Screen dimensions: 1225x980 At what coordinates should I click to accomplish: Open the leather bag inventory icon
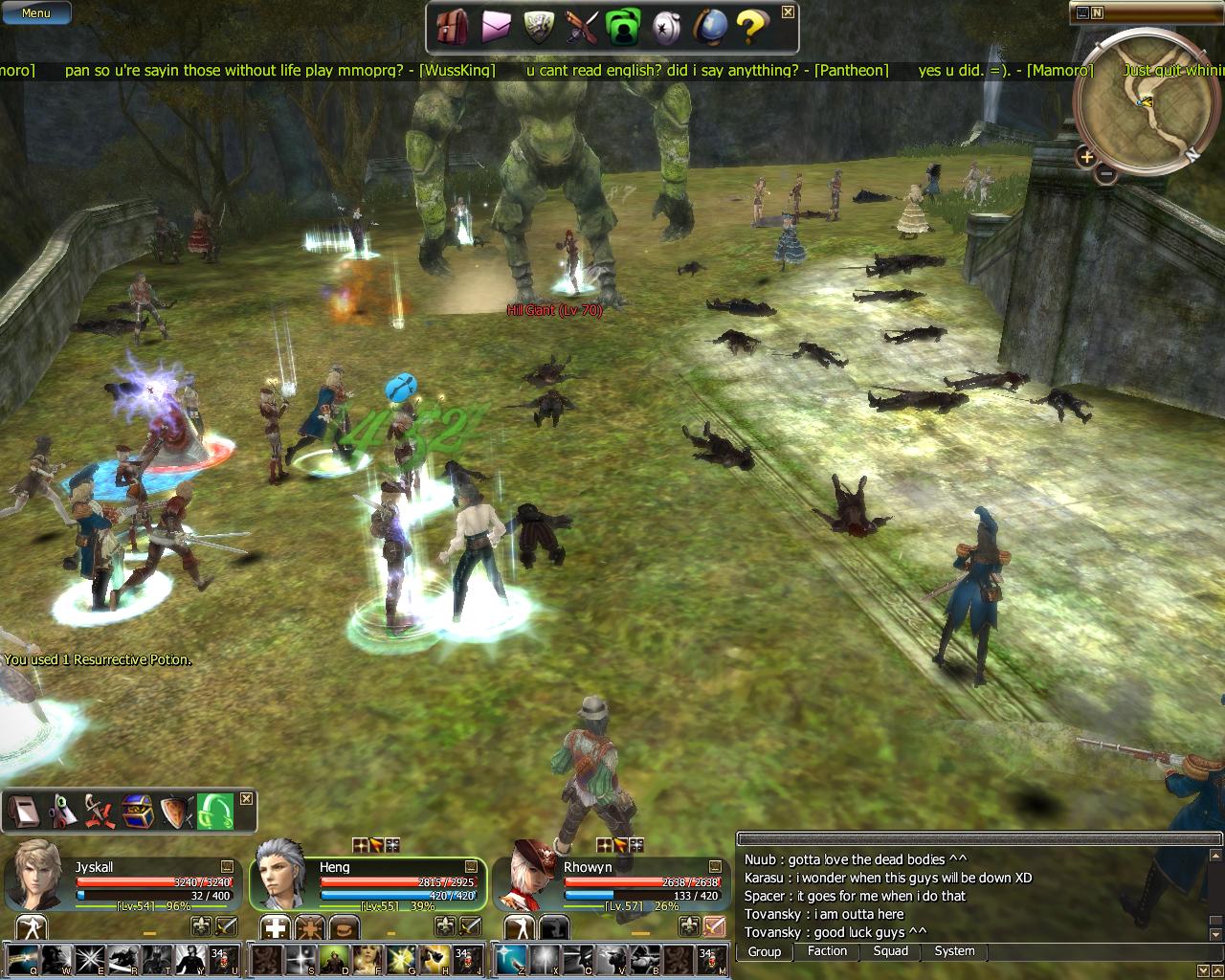coord(451,28)
